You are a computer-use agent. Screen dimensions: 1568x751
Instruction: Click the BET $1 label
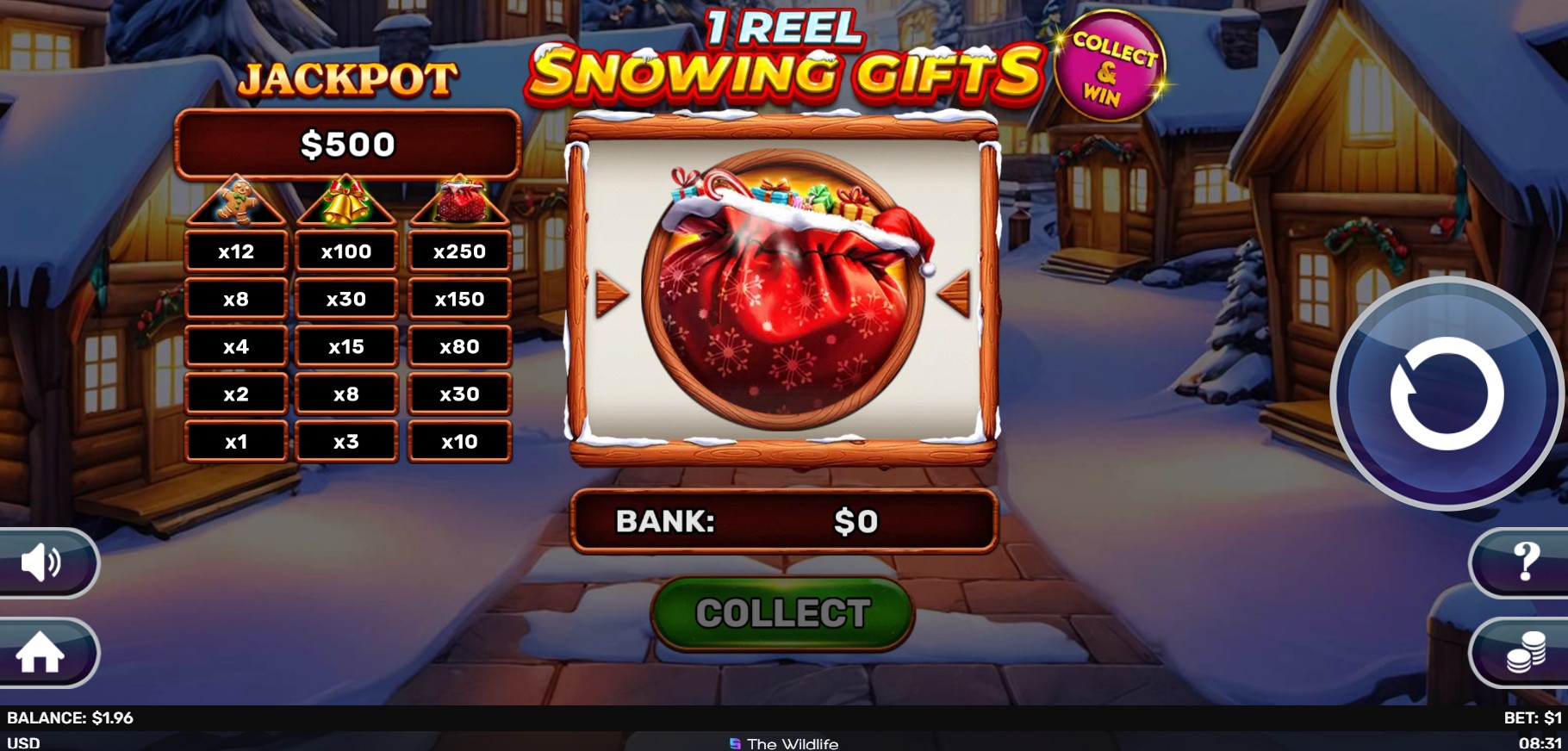tap(1534, 717)
